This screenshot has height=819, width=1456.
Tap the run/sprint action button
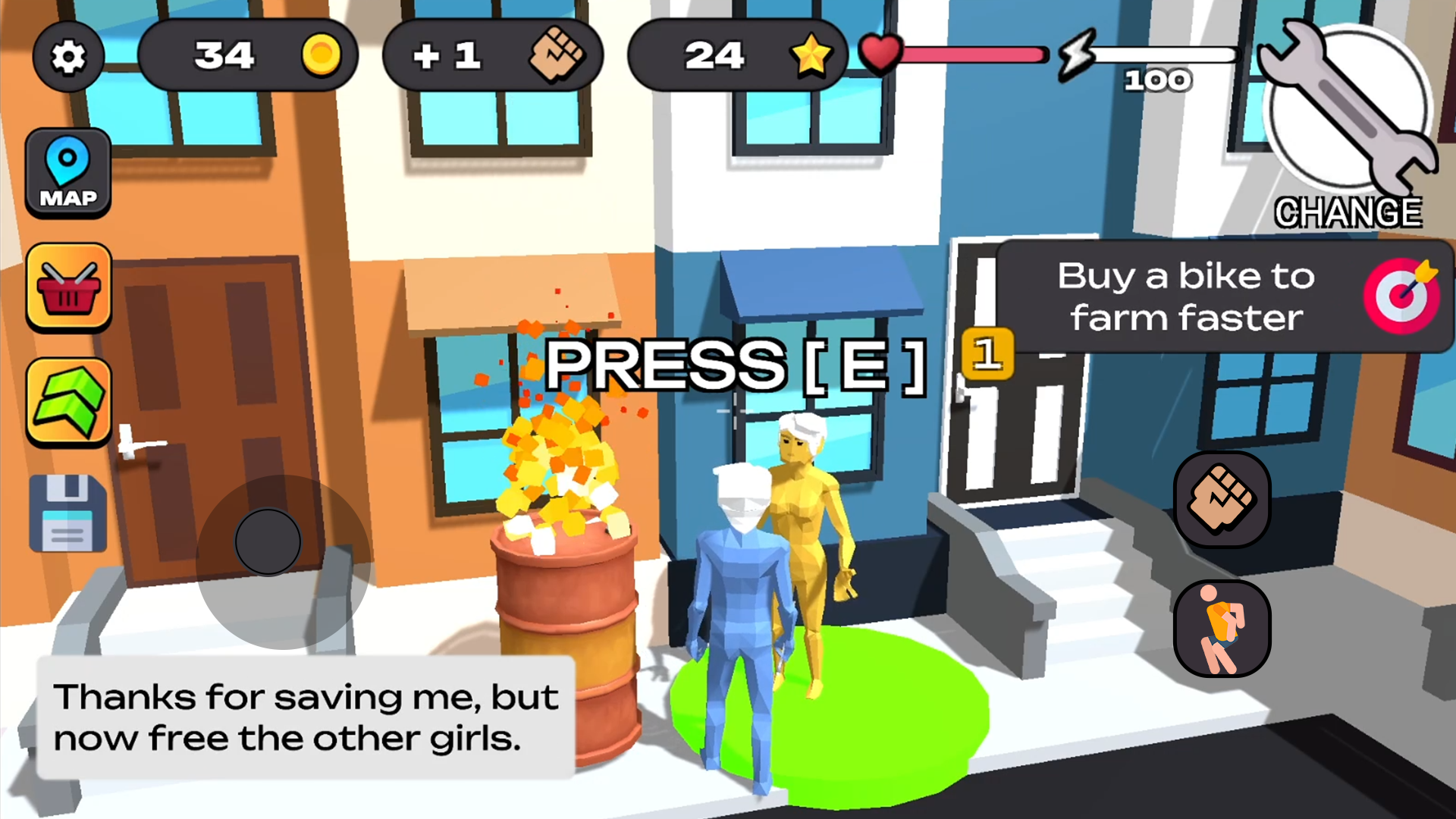(1222, 626)
